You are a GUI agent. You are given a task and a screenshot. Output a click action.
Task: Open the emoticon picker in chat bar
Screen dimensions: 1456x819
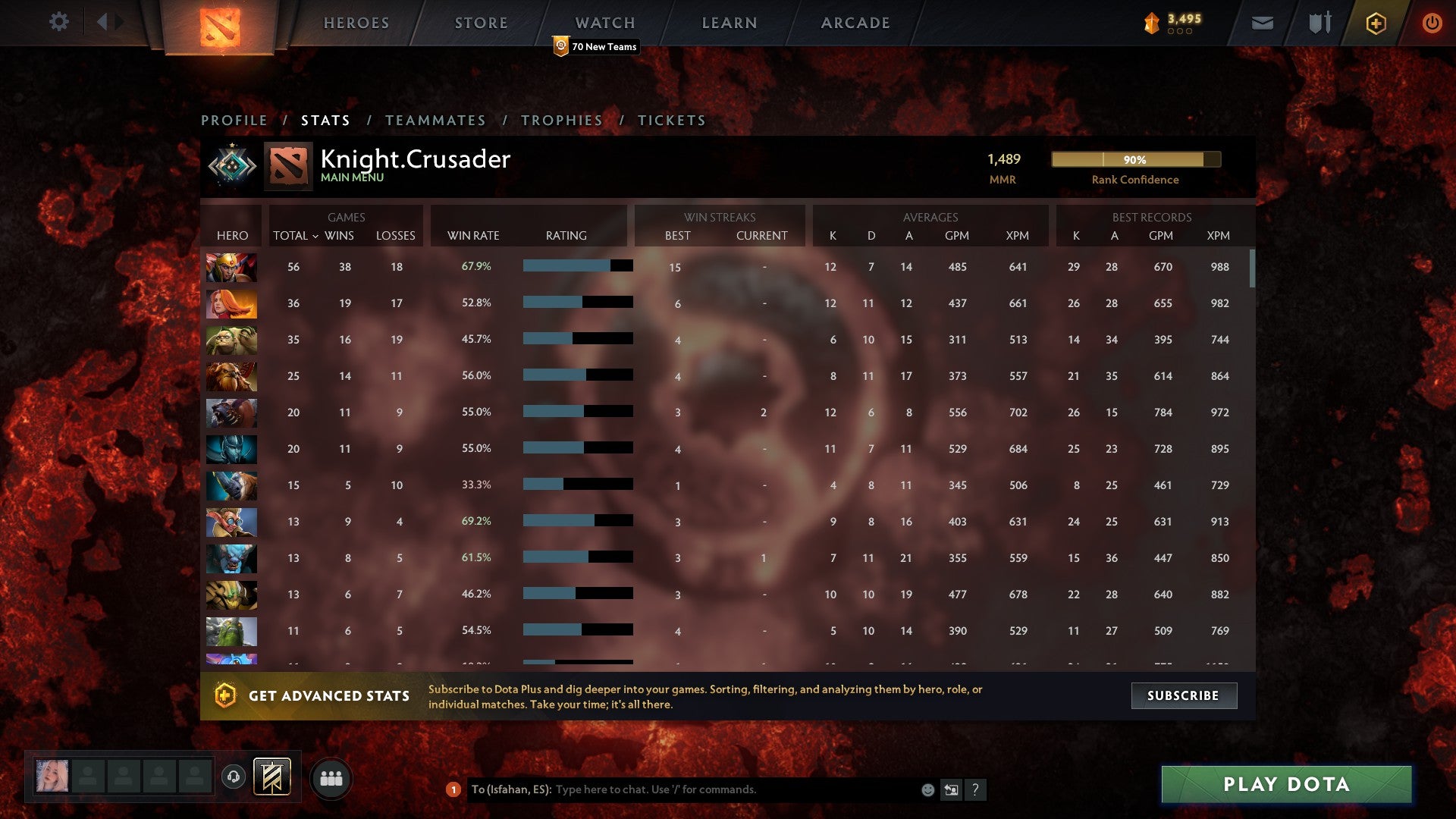coord(927,789)
